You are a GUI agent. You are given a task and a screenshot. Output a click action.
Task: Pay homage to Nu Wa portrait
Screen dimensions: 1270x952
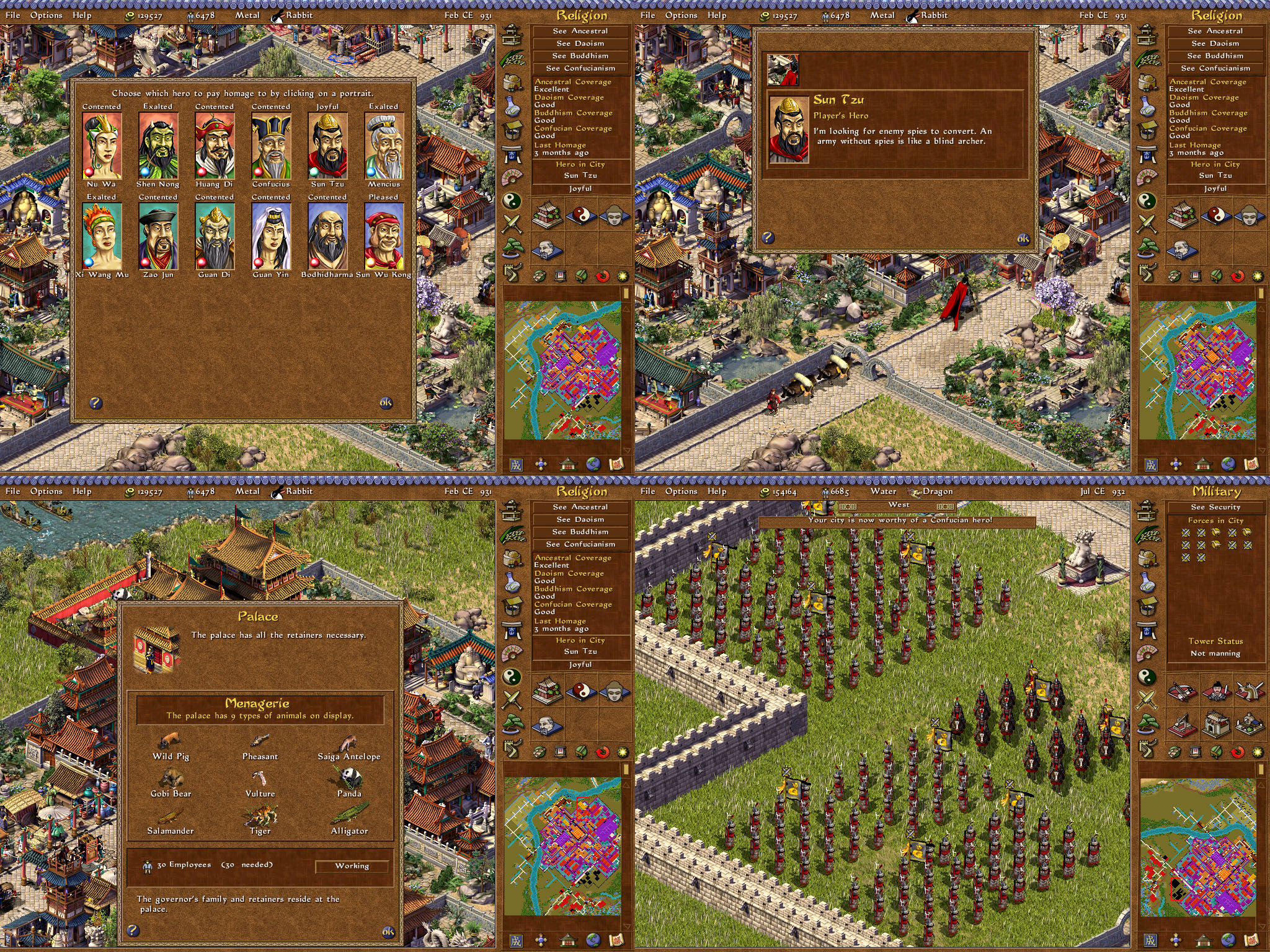point(102,146)
